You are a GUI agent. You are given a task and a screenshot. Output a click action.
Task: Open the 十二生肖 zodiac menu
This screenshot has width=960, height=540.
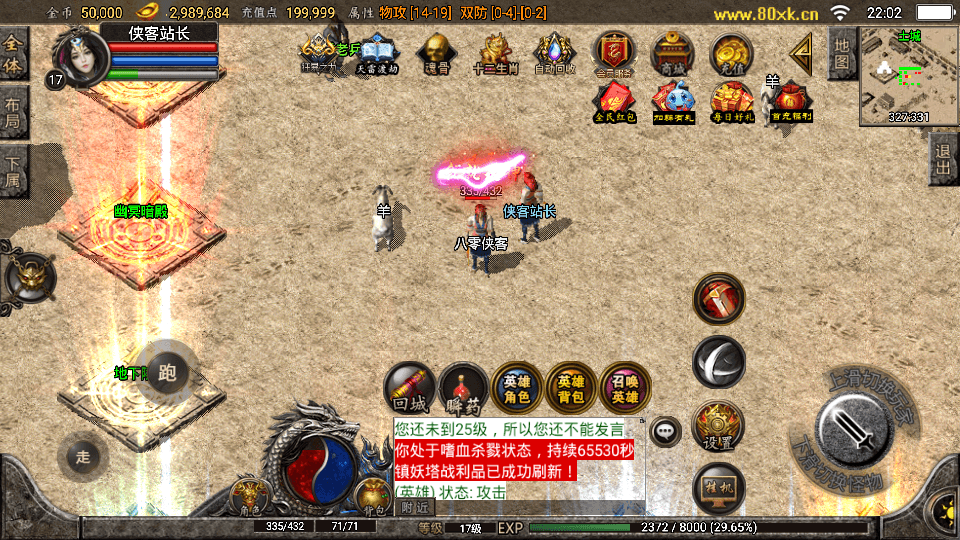coord(495,51)
